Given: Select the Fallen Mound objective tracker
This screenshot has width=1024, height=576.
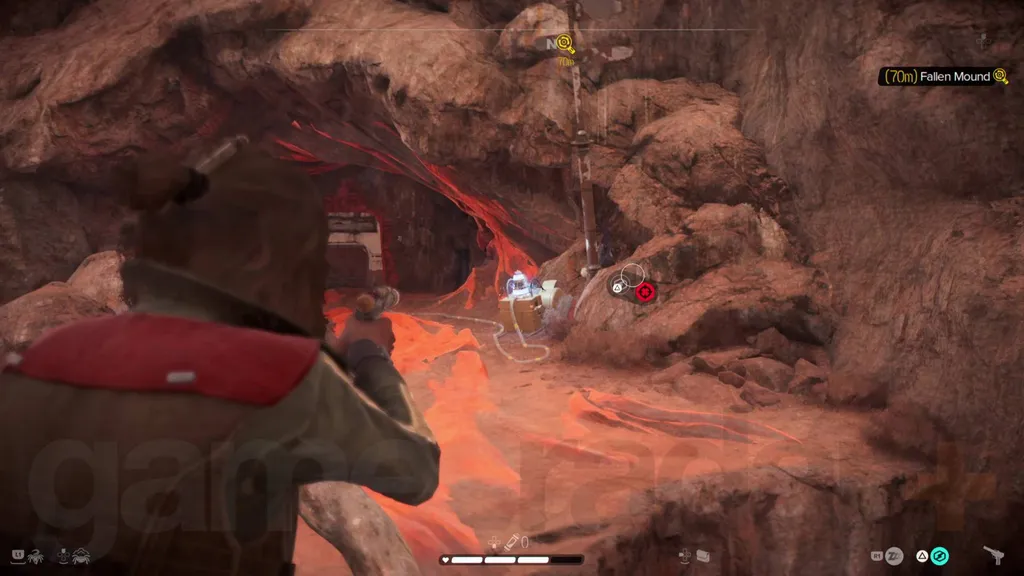Looking at the screenshot, I should point(943,77).
